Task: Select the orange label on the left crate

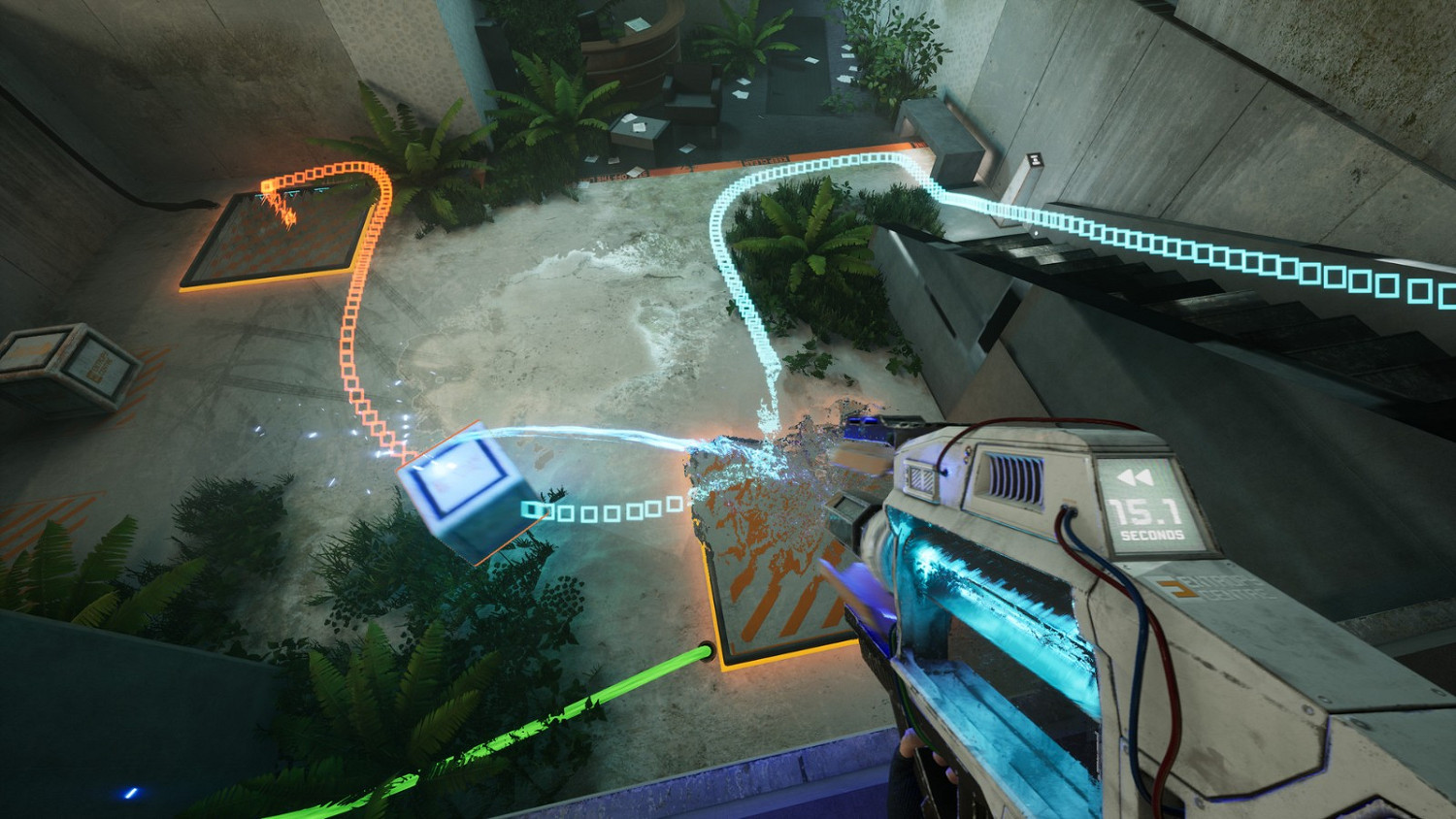Action: click(x=97, y=364)
